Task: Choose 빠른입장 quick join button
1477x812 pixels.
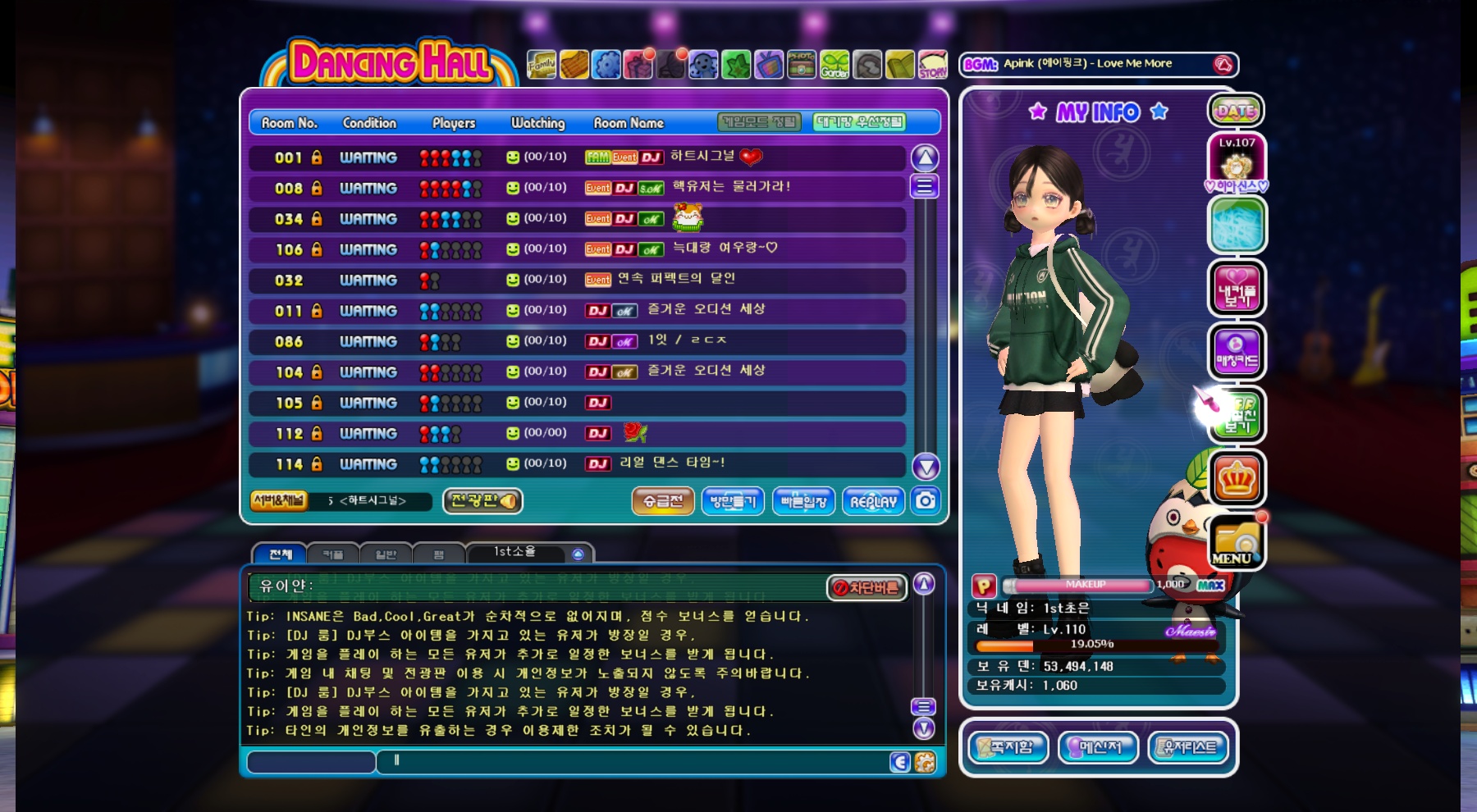Action: click(803, 501)
